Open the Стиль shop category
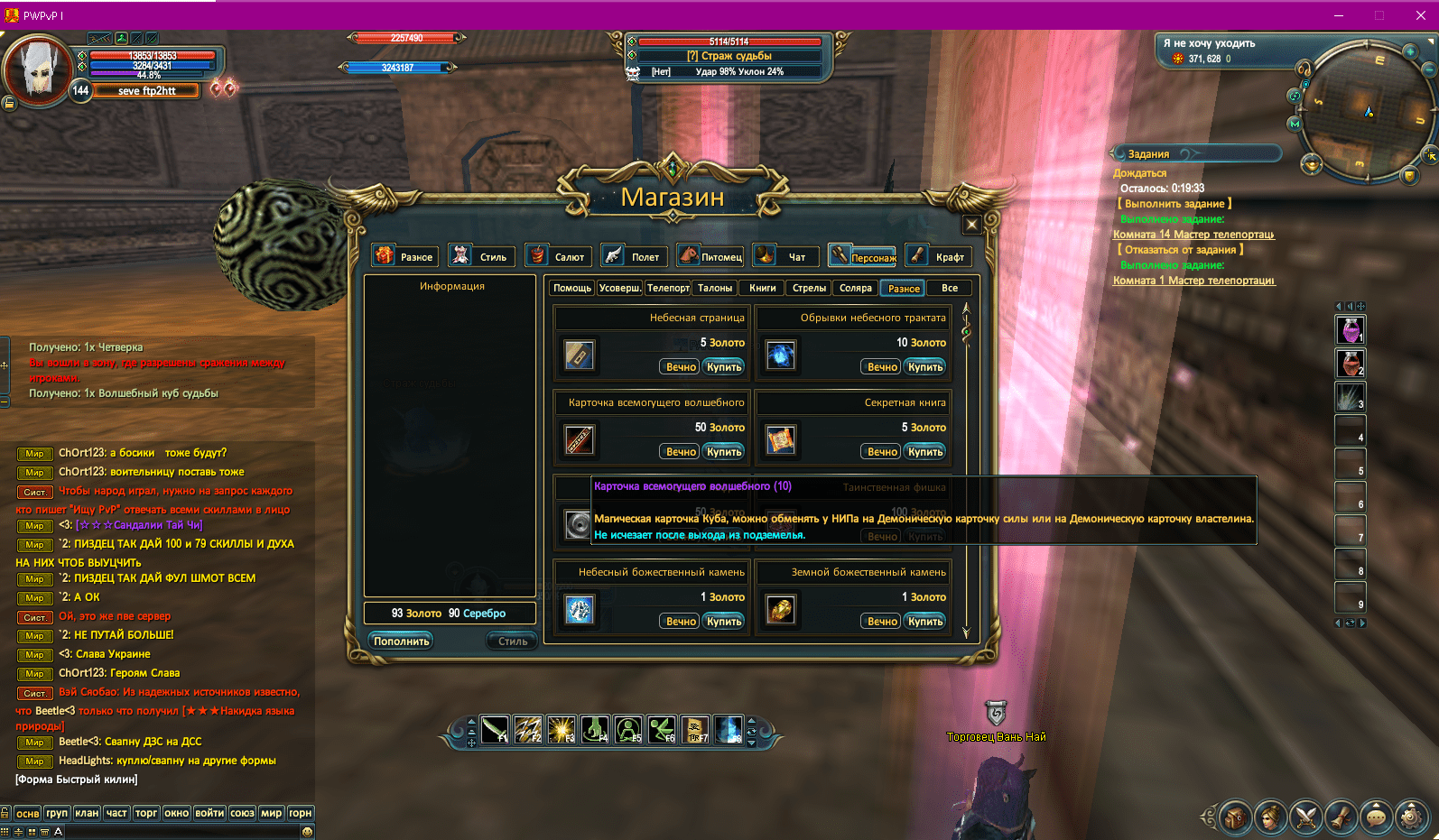The width and height of the screenshot is (1439, 840). [x=482, y=256]
